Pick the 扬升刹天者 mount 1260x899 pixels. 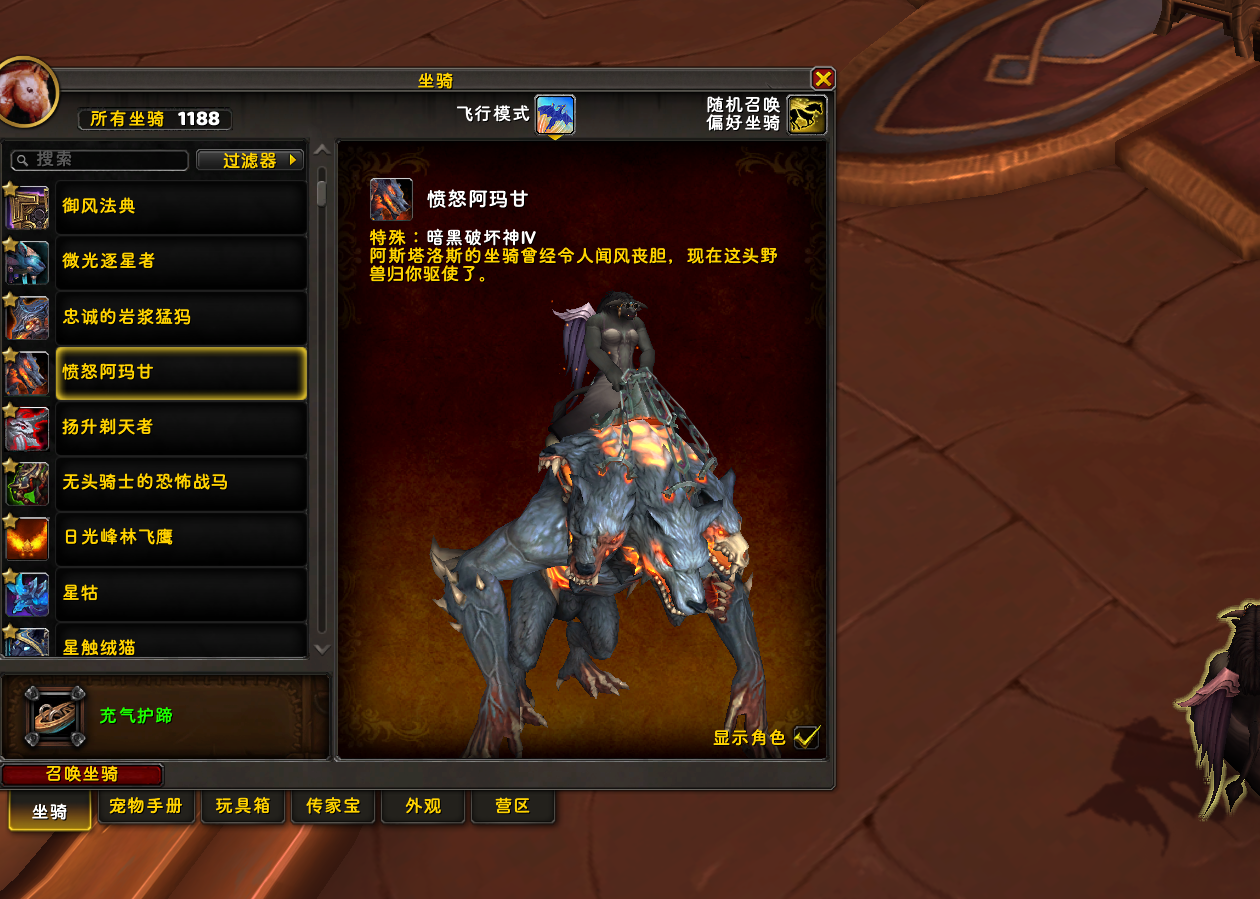click(180, 427)
